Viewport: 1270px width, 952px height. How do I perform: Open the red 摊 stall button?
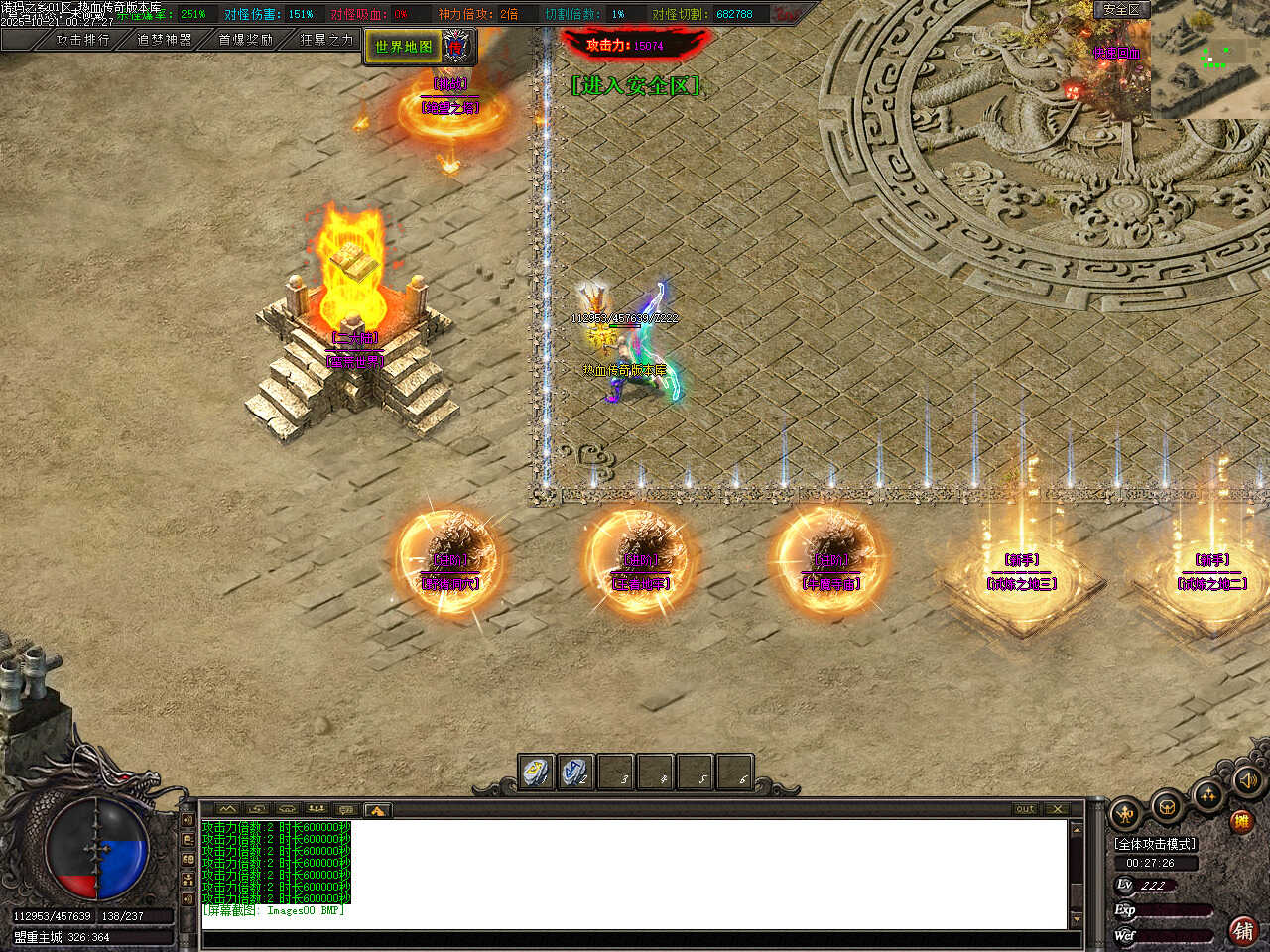(x=1240, y=822)
